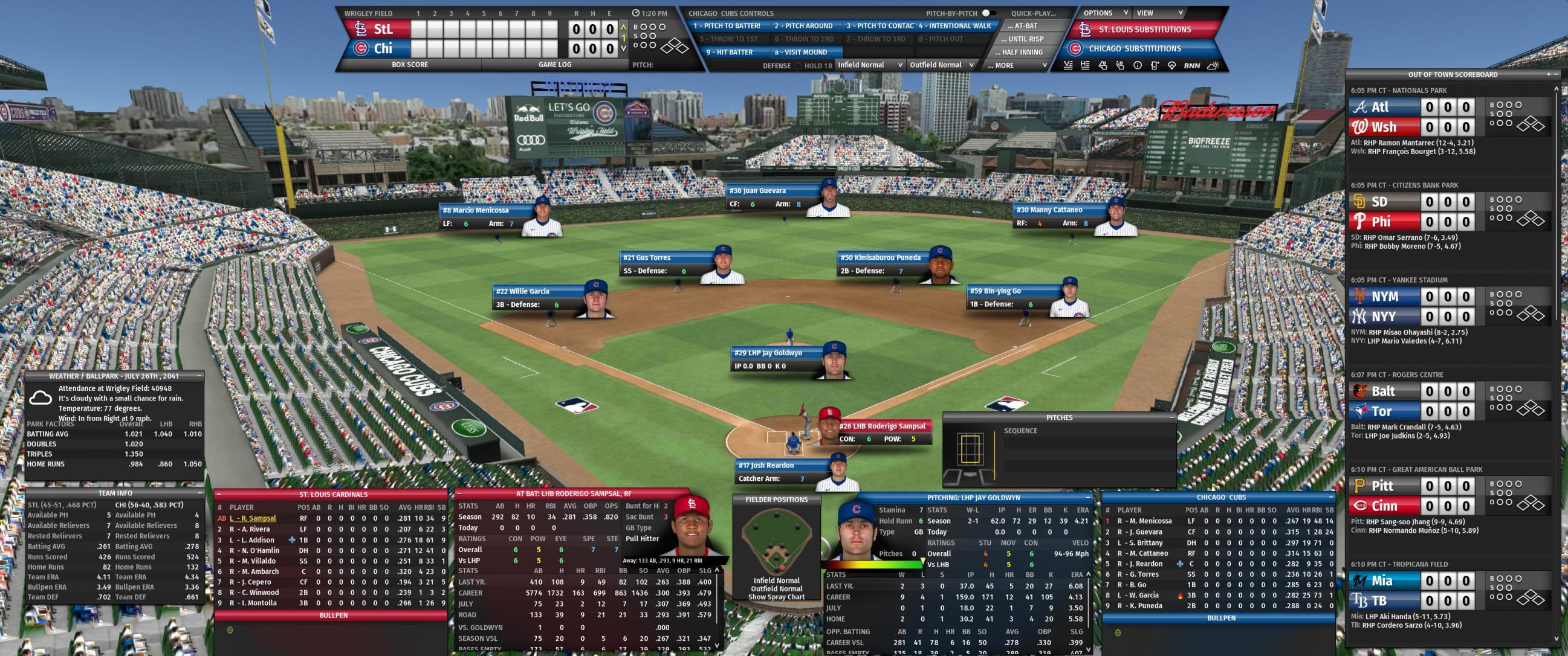Choose Pitch to Batter
The width and height of the screenshot is (1568, 656).
pyautogui.click(x=727, y=26)
